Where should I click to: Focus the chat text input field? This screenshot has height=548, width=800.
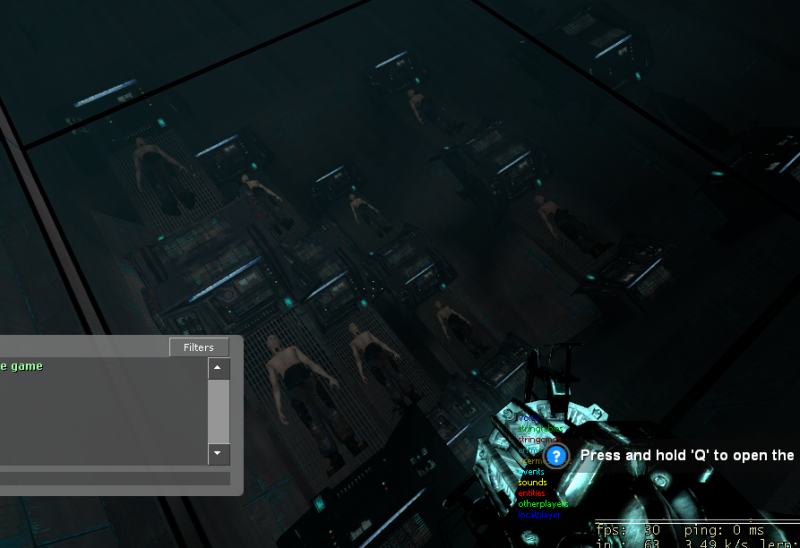pyautogui.click(x=110, y=479)
